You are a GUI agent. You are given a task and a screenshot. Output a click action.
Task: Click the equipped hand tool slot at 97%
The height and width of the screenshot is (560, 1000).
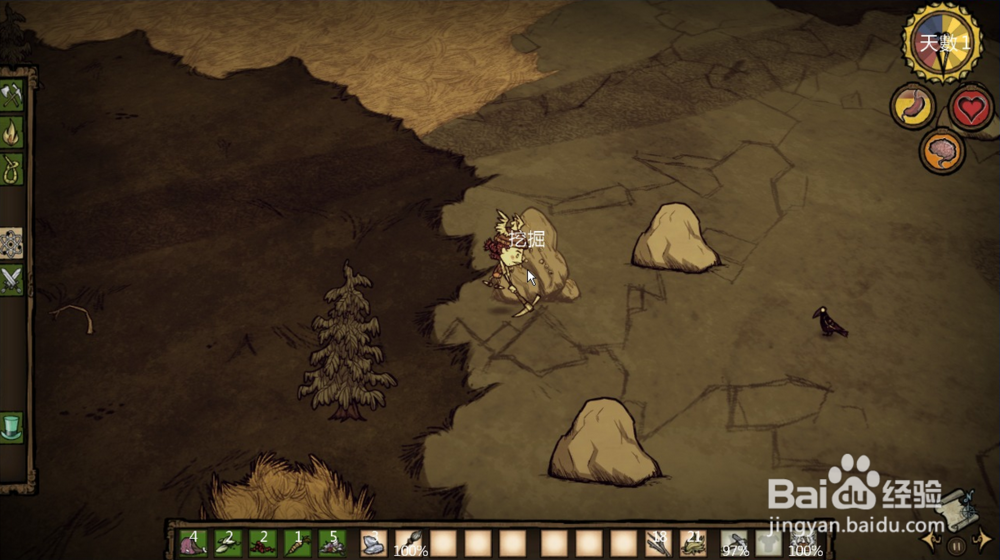point(735,543)
